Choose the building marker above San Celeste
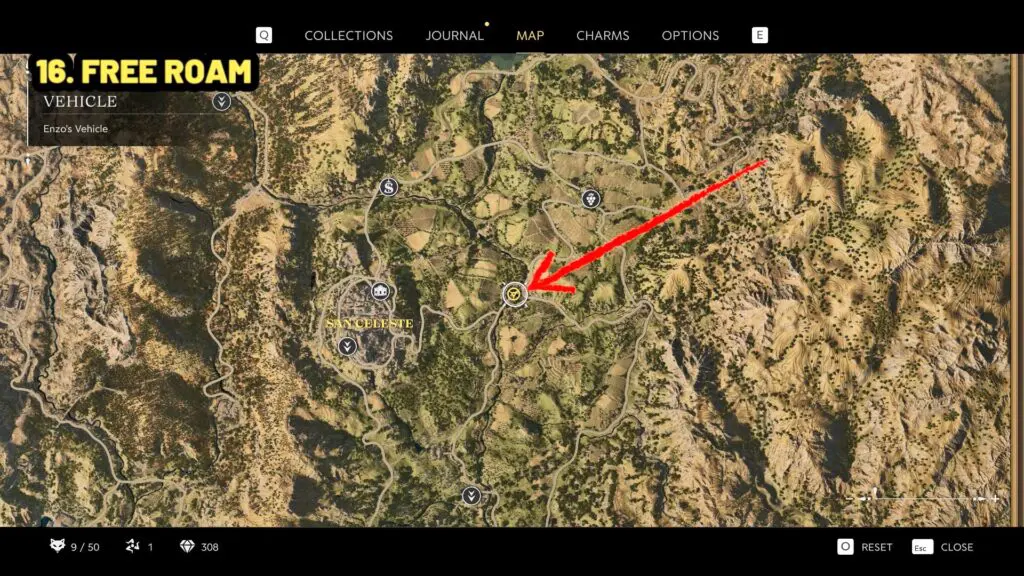This screenshot has width=1024, height=576. pos(379,291)
